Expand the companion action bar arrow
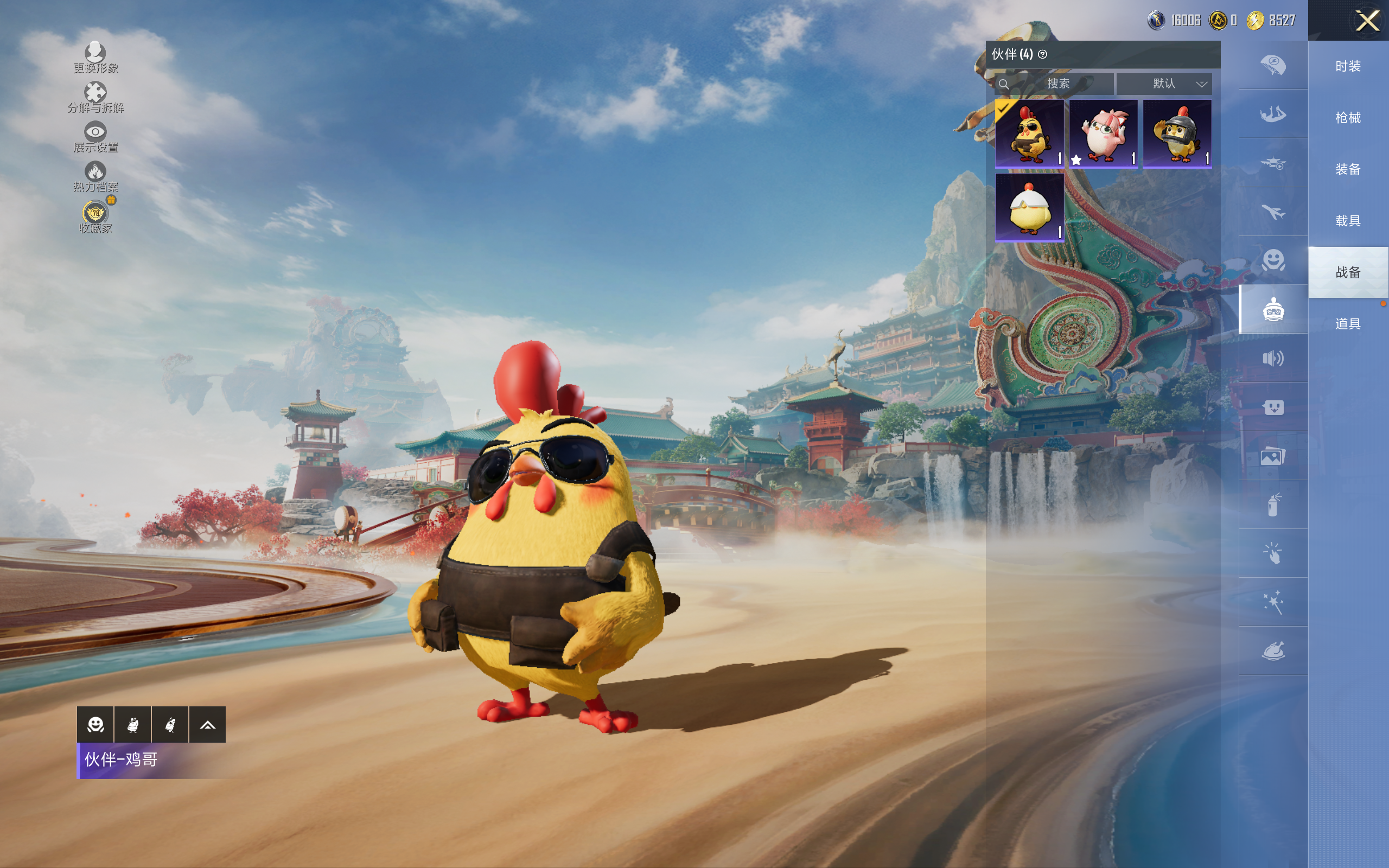The height and width of the screenshot is (868, 1389). (207, 724)
